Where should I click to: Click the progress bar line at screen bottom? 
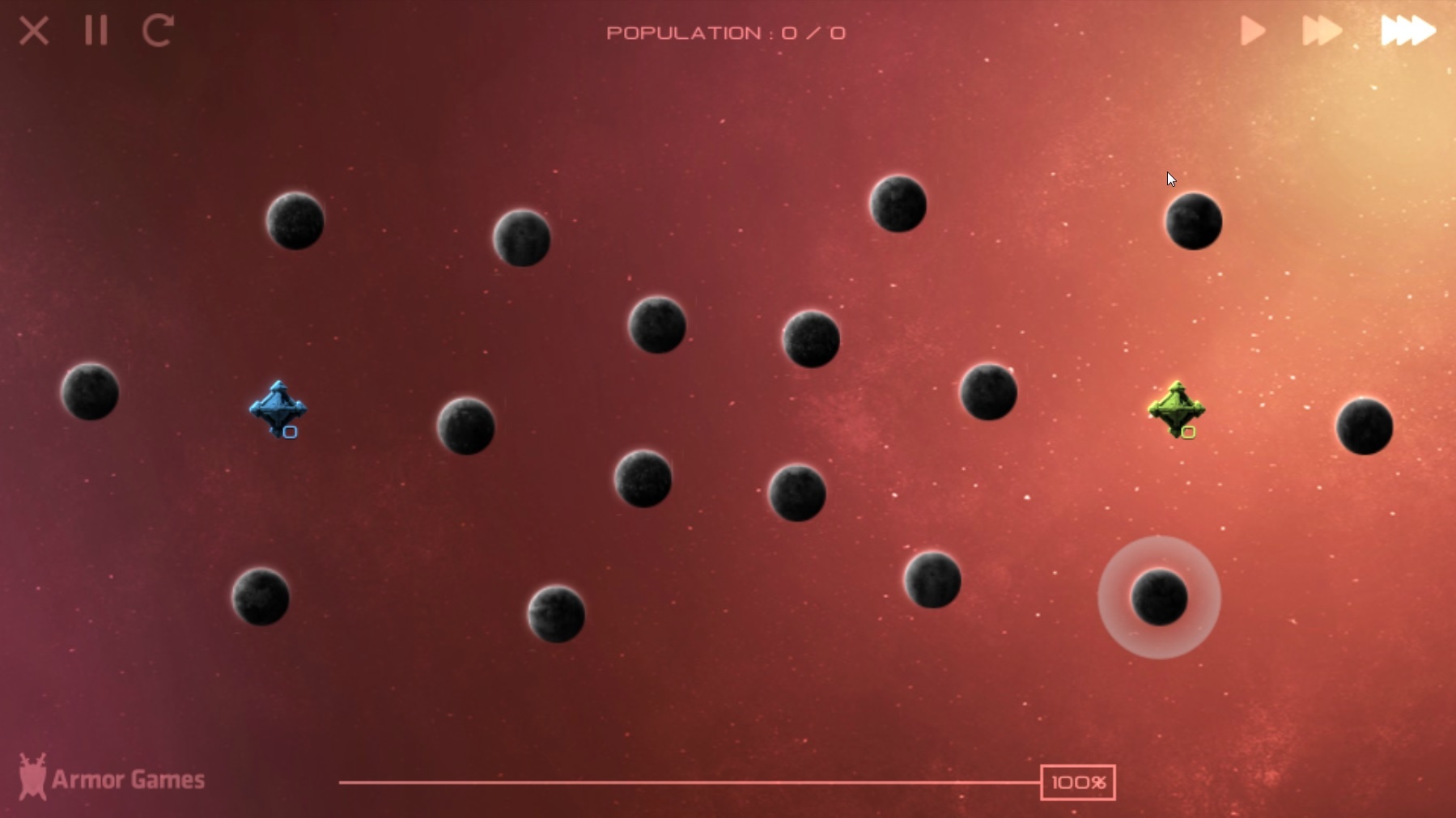[x=688, y=782]
